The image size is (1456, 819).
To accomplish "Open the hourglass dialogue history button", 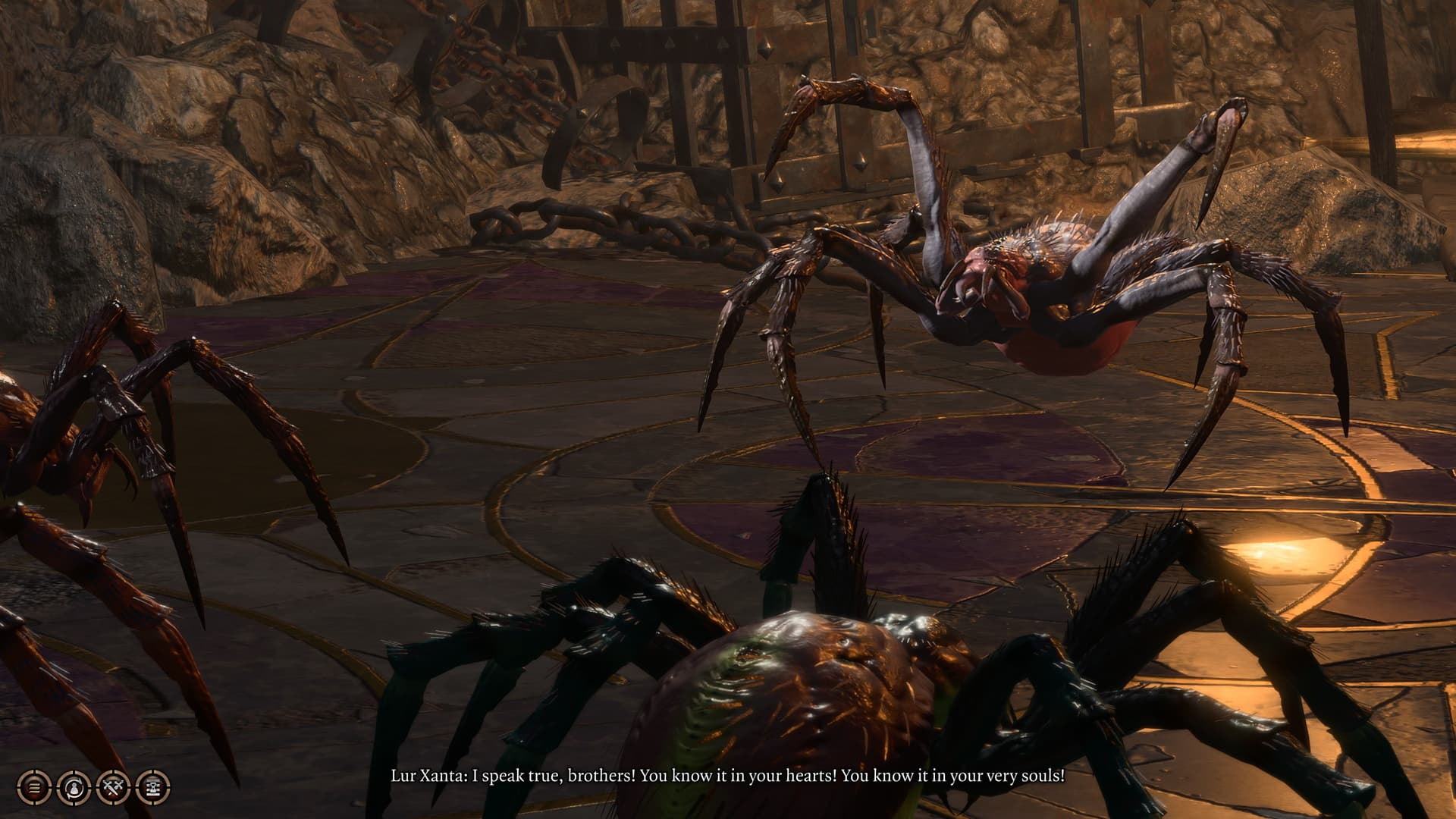I will click(152, 787).
